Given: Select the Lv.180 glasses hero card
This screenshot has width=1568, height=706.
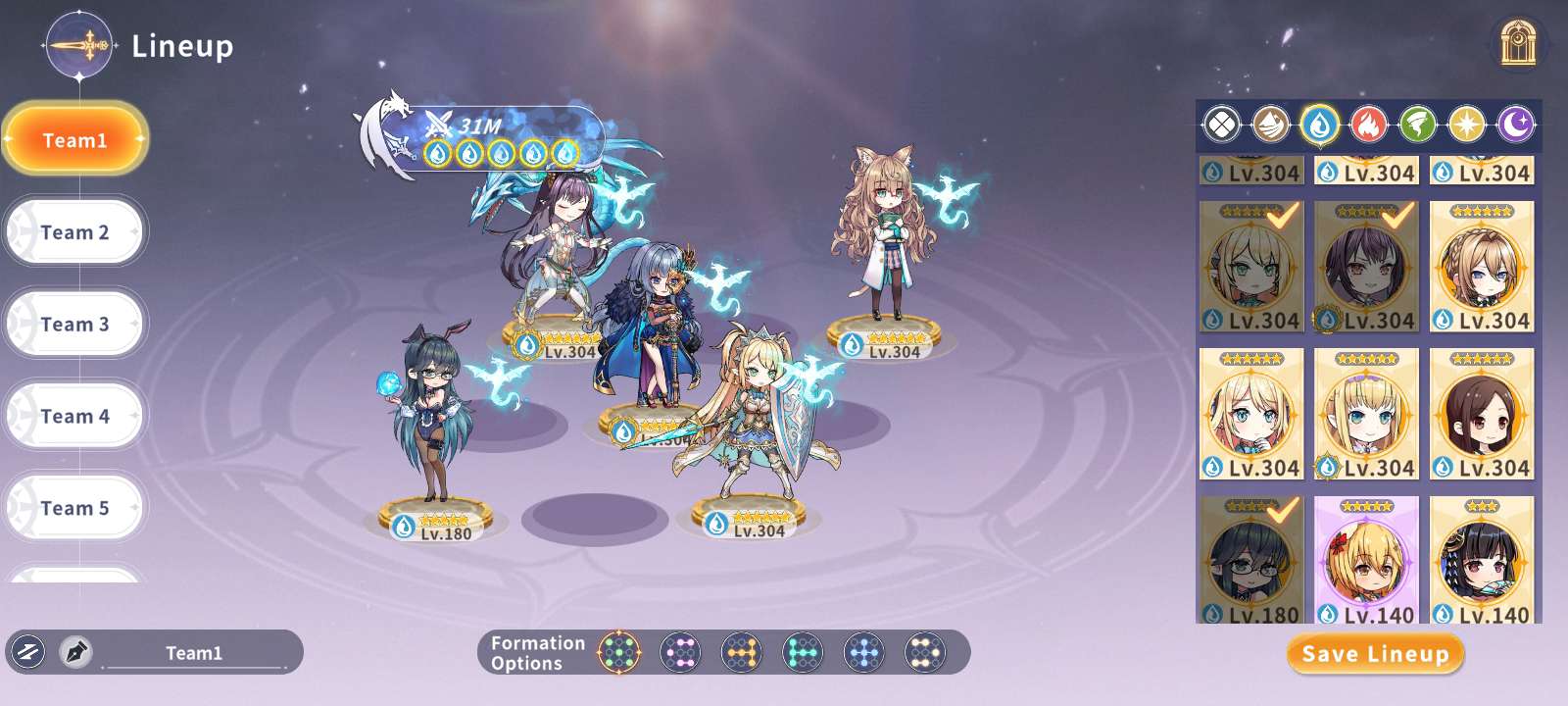Looking at the screenshot, I should pos(1251,561).
